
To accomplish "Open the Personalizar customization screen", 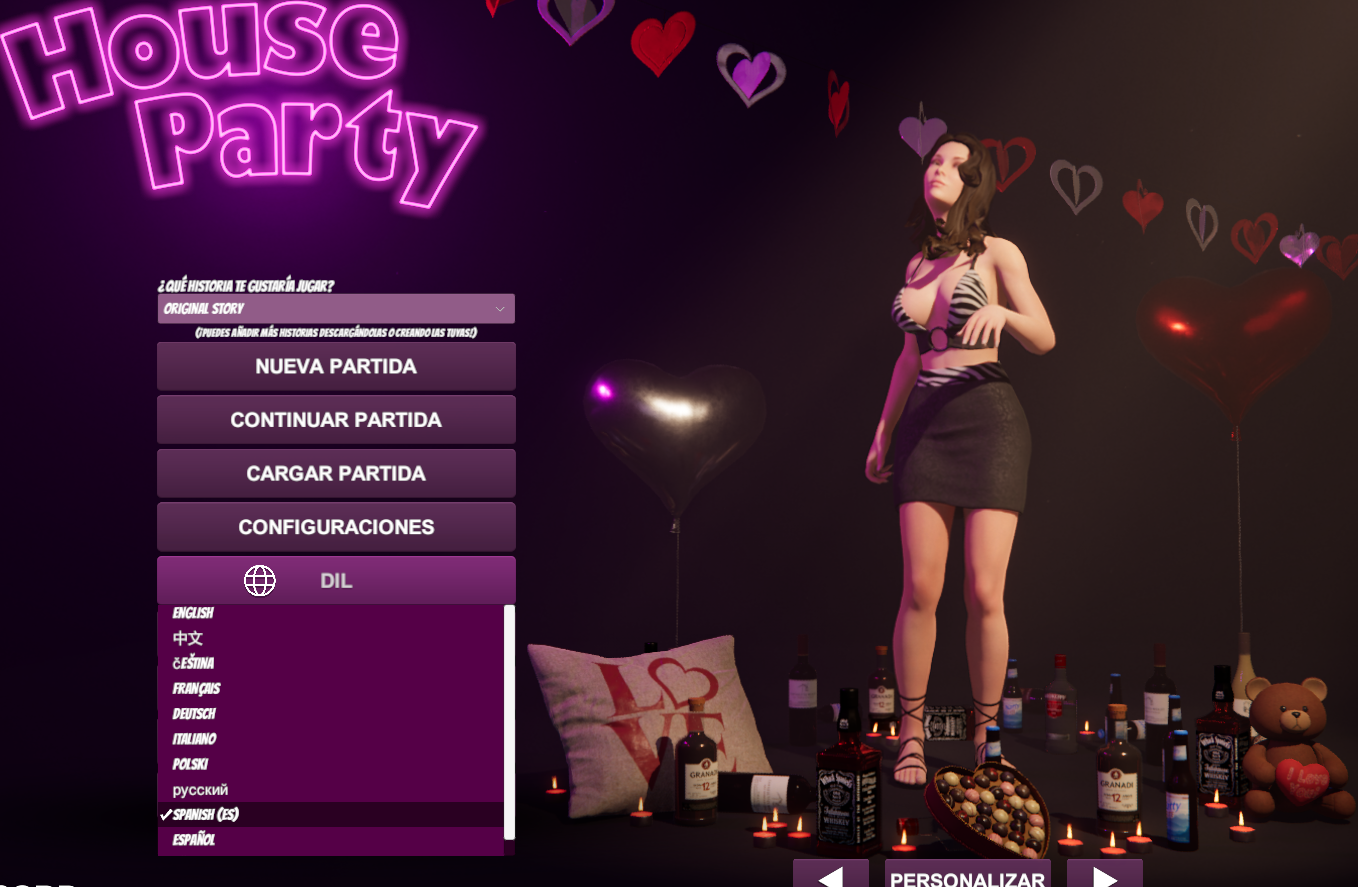I will [967, 876].
